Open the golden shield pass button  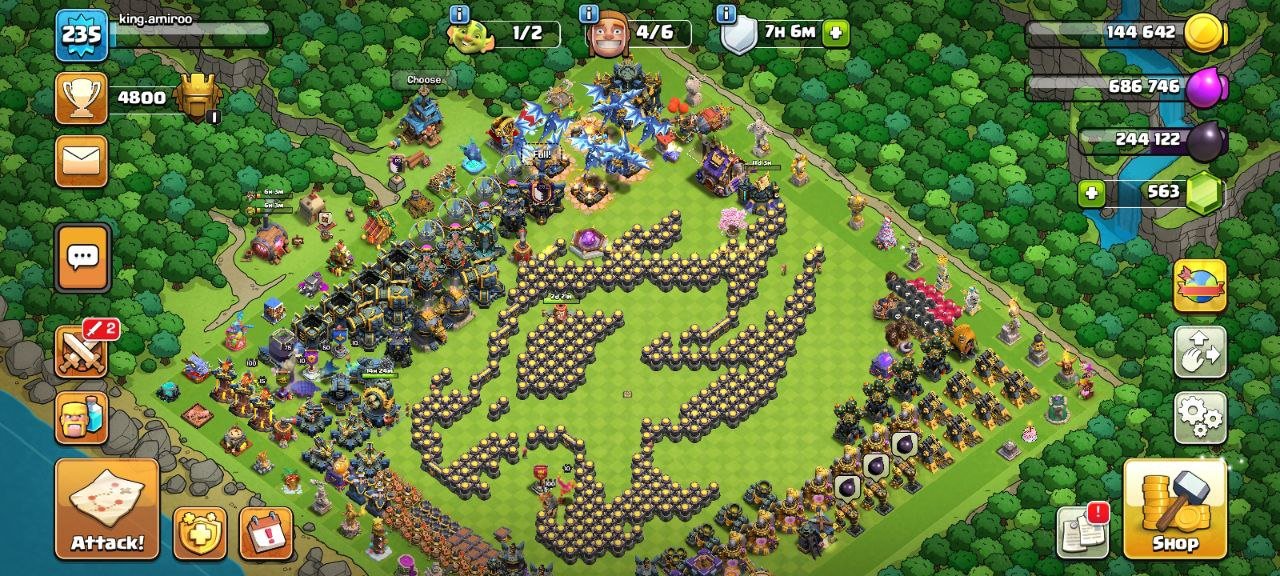click(x=199, y=533)
